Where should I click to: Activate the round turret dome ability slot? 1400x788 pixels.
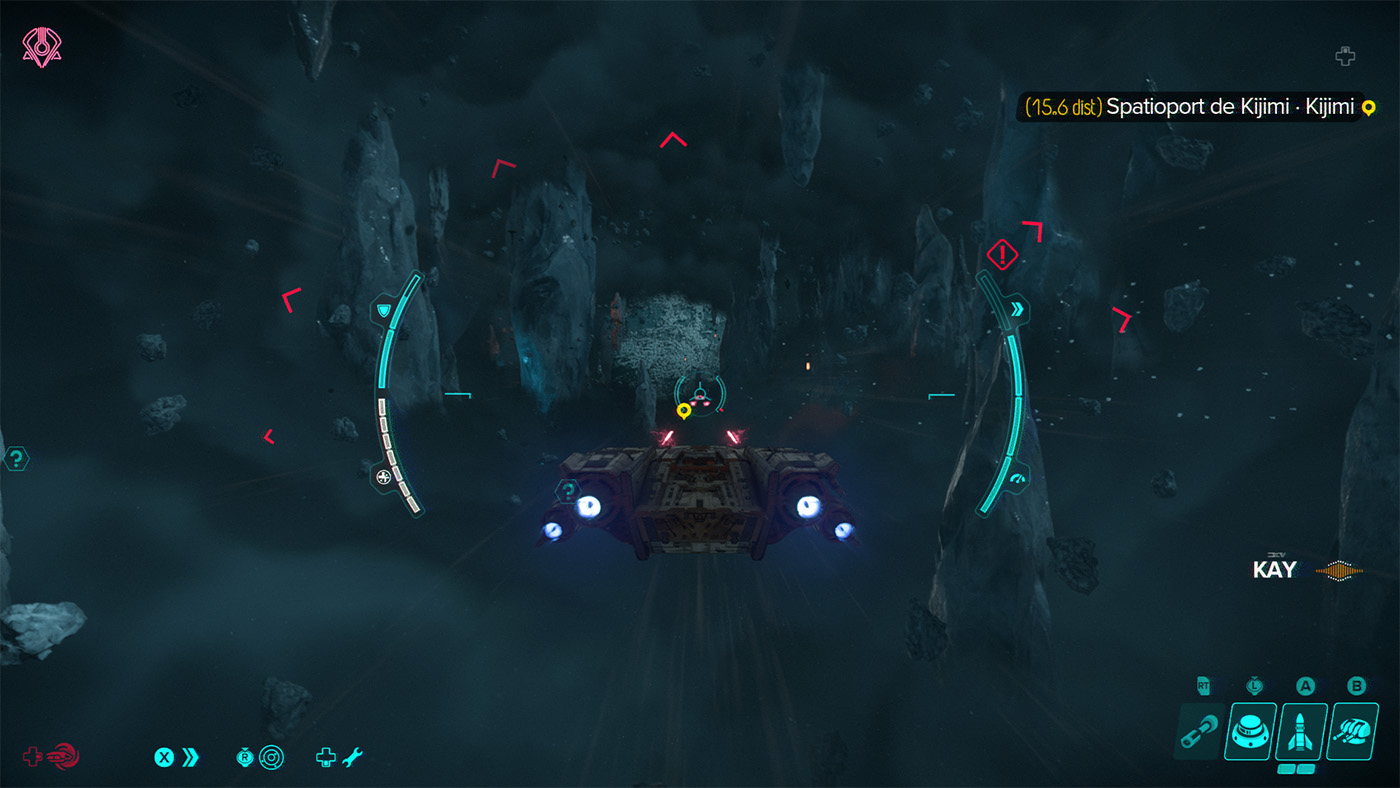tap(1250, 731)
